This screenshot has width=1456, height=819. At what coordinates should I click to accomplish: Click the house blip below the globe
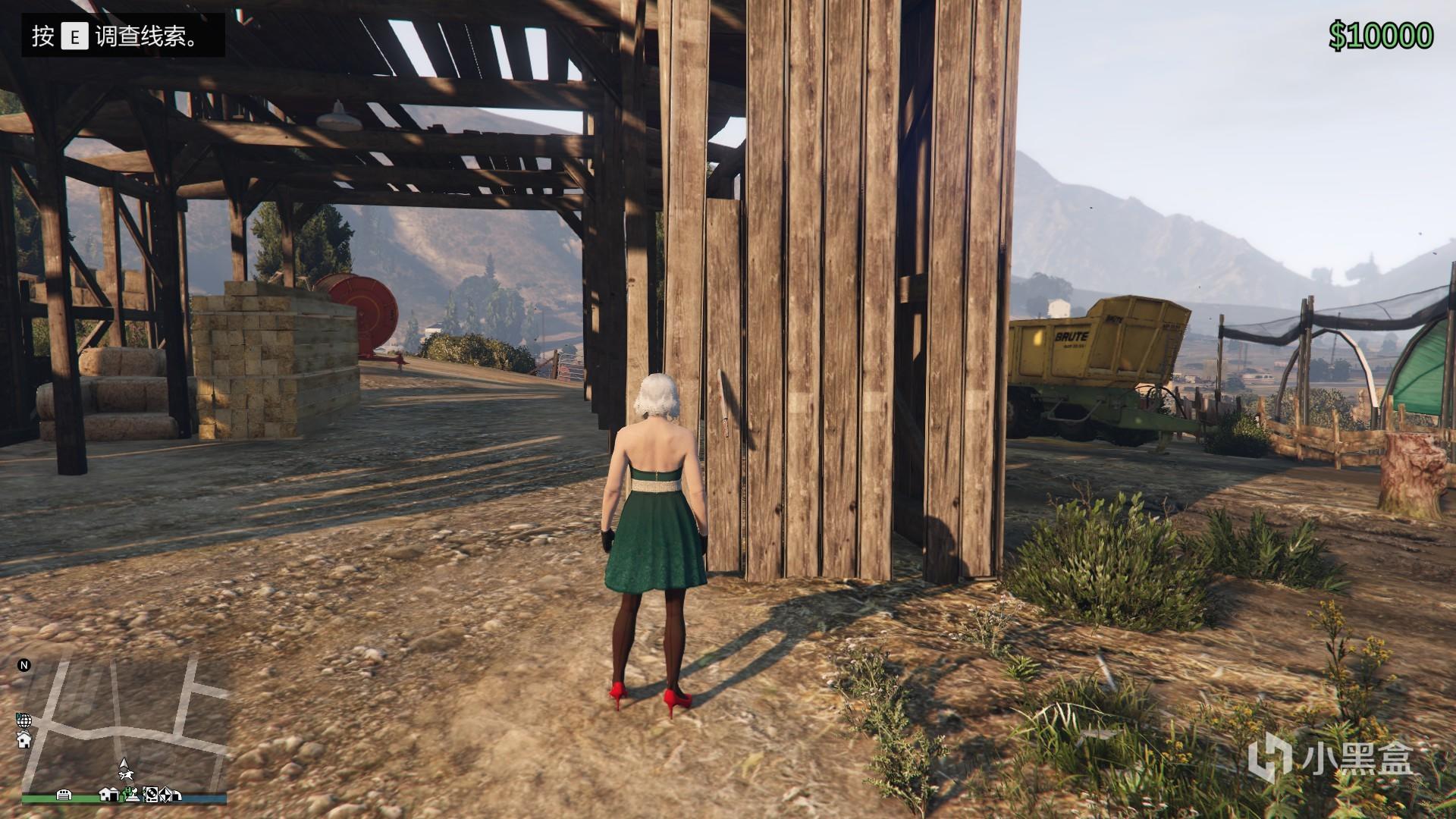click(24, 739)
